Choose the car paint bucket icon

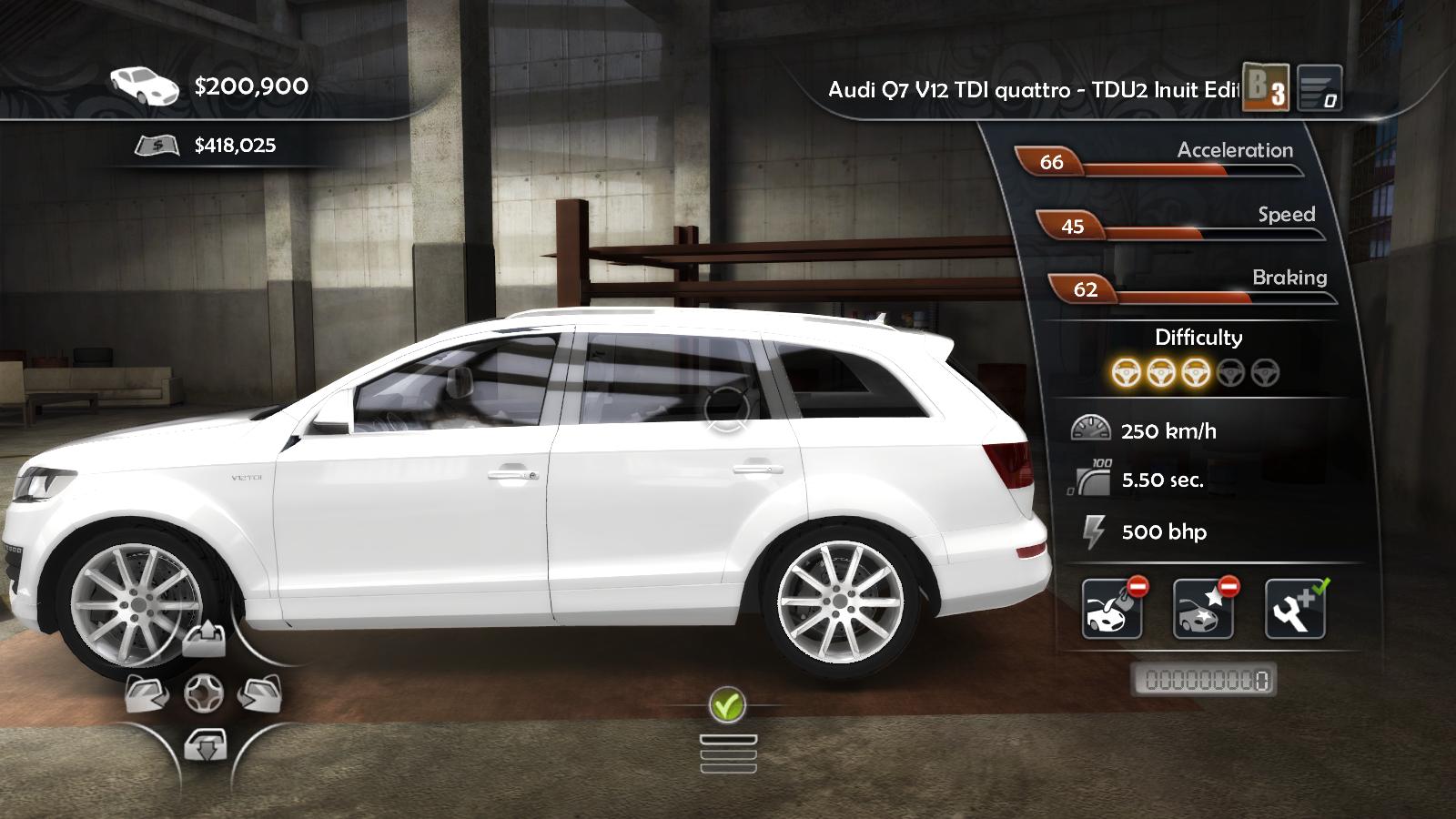[1112, 609]
